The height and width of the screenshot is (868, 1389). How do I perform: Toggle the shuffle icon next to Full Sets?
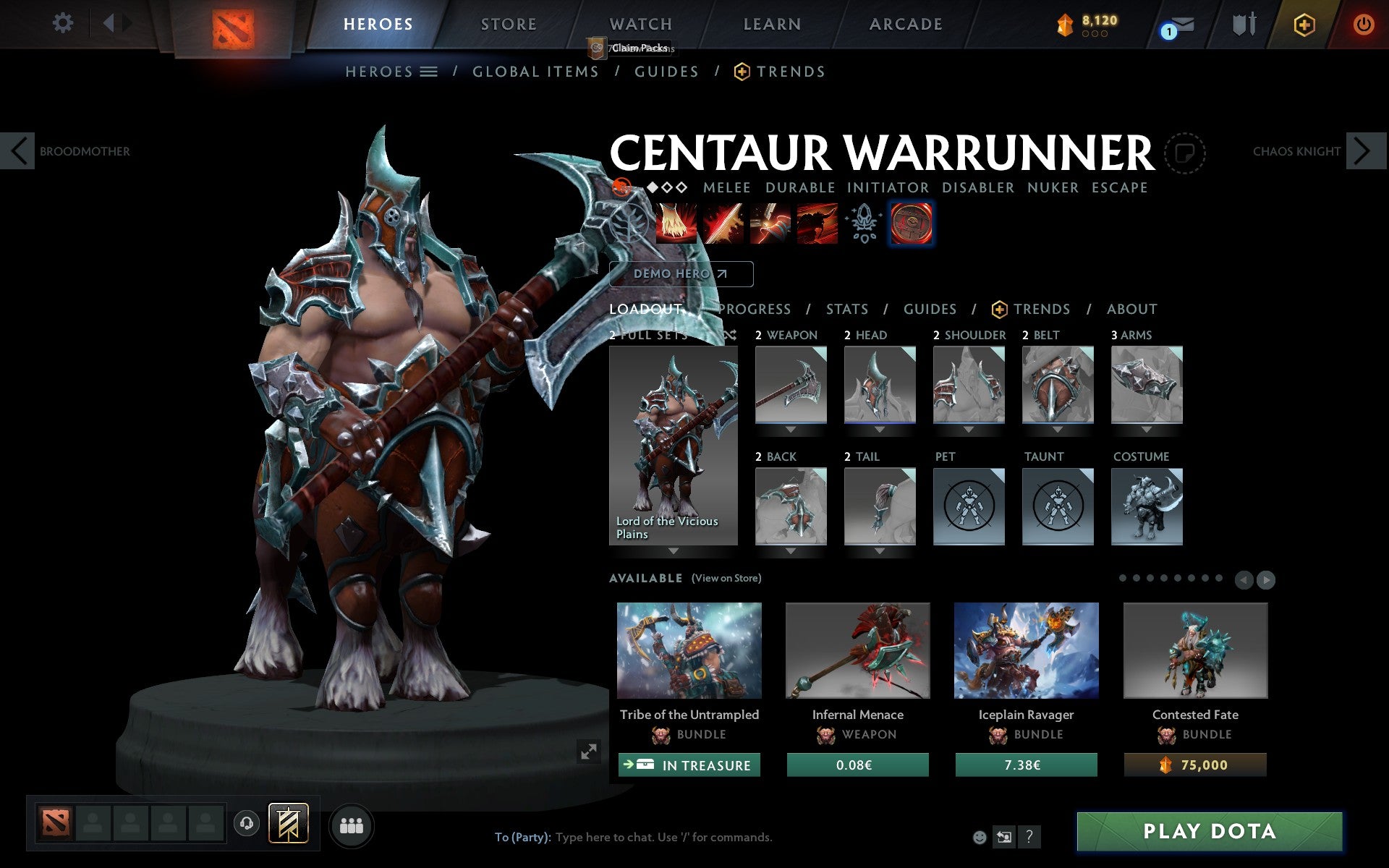click(x=729, y=336)
